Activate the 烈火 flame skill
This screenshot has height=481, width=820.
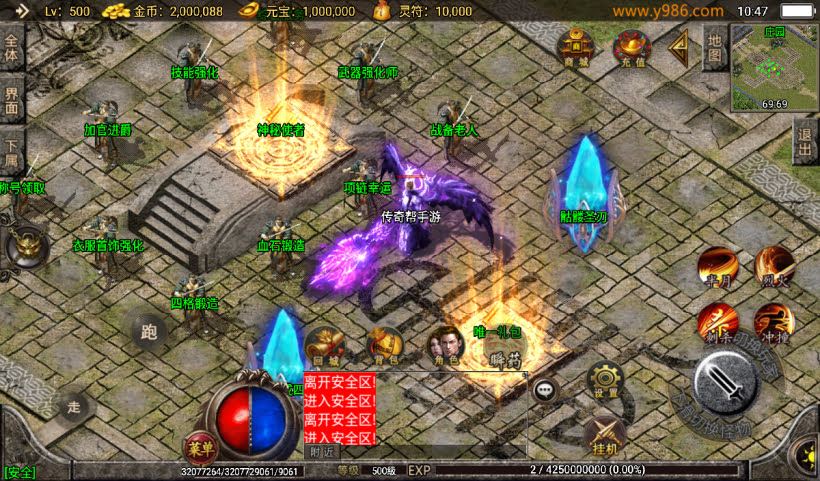pos(774,266)
